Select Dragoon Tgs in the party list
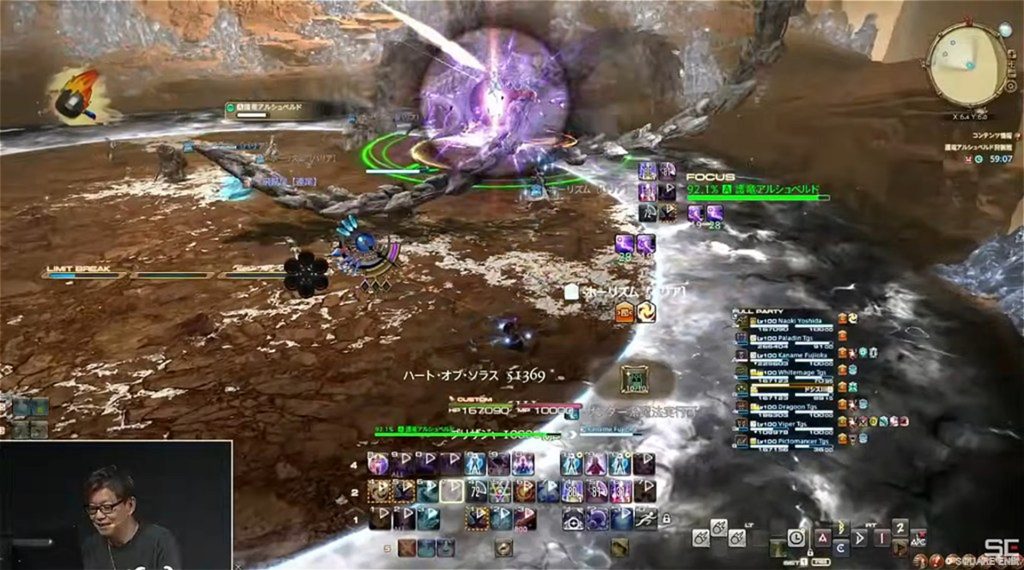Screen dimensions: 1024x570 point(790,406)
